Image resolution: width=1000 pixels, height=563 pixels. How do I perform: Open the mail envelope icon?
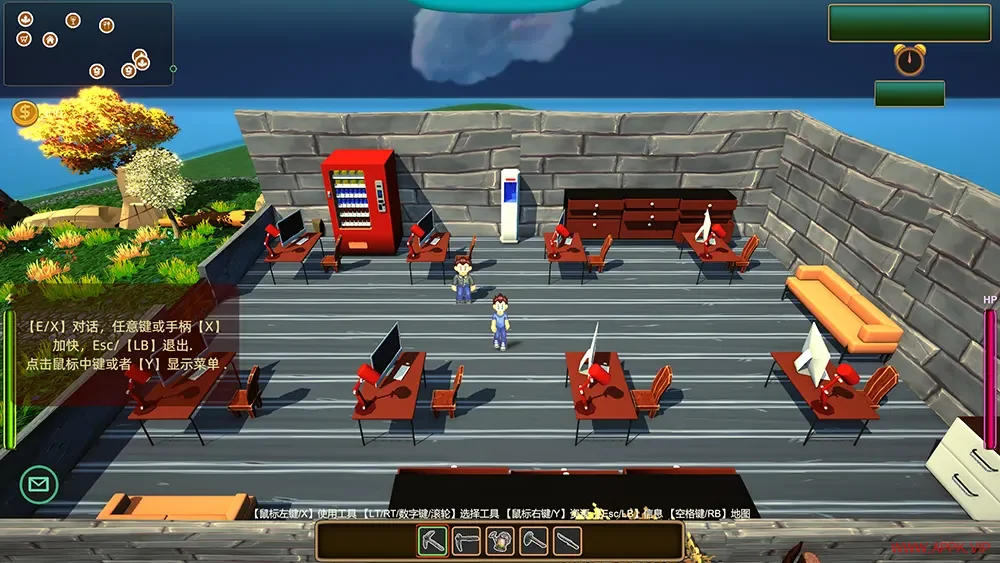(x=39, y=485)
